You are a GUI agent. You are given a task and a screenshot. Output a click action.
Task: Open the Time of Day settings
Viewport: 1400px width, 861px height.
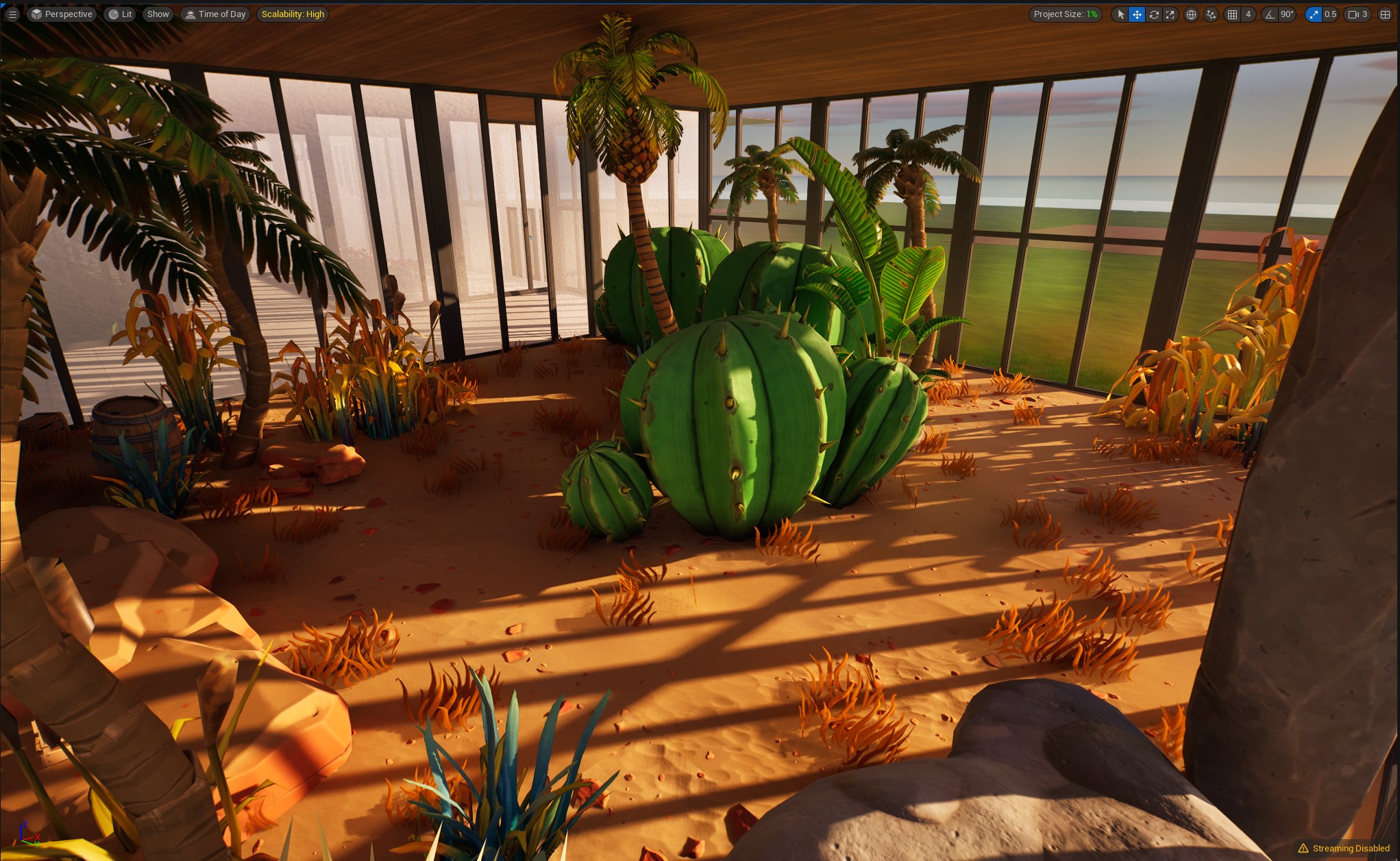click(215, 14)
